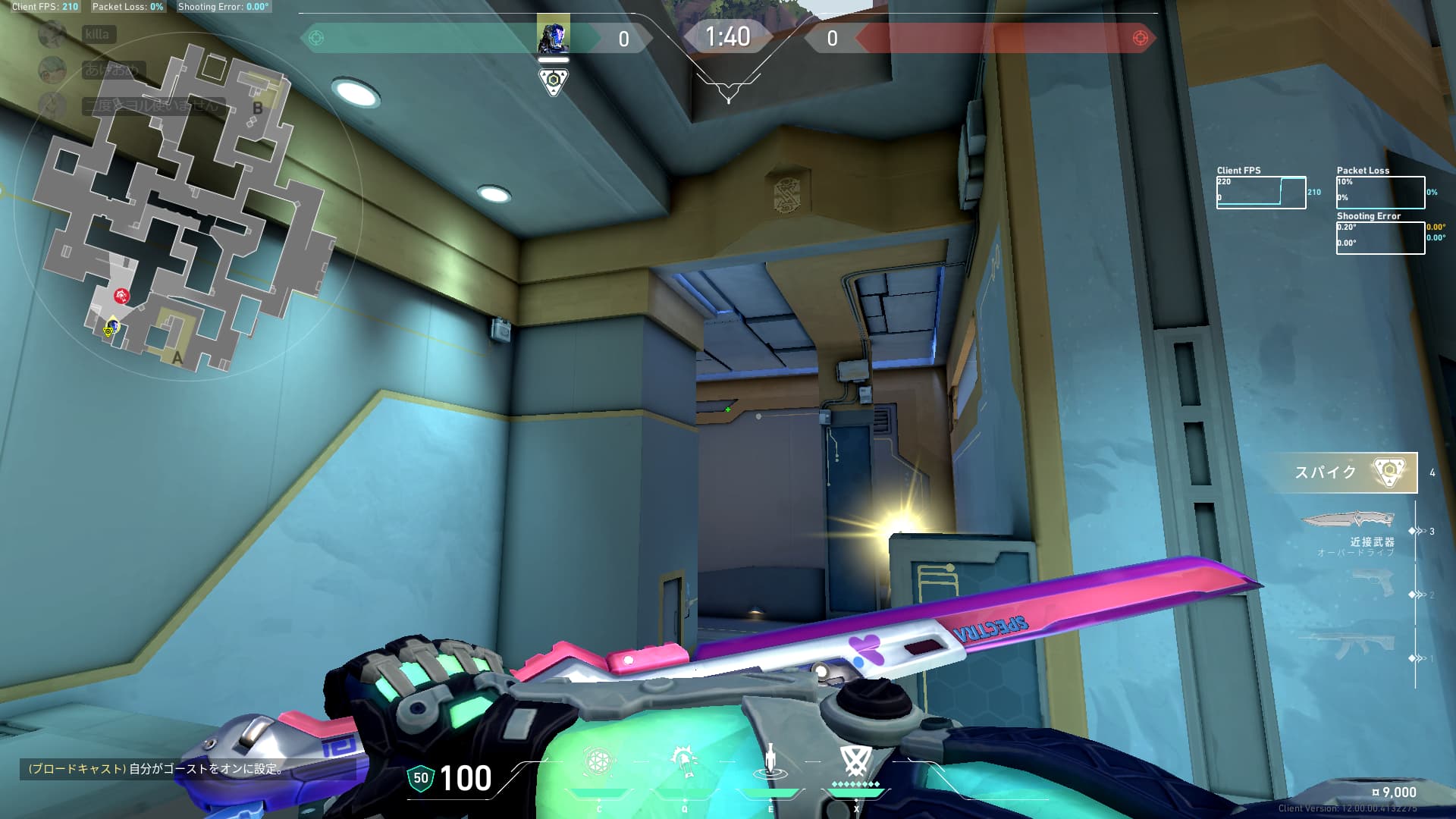Activate the mask ultimate ability icon
Viewport: 1456px width, 819px height.
pos(855,761)
